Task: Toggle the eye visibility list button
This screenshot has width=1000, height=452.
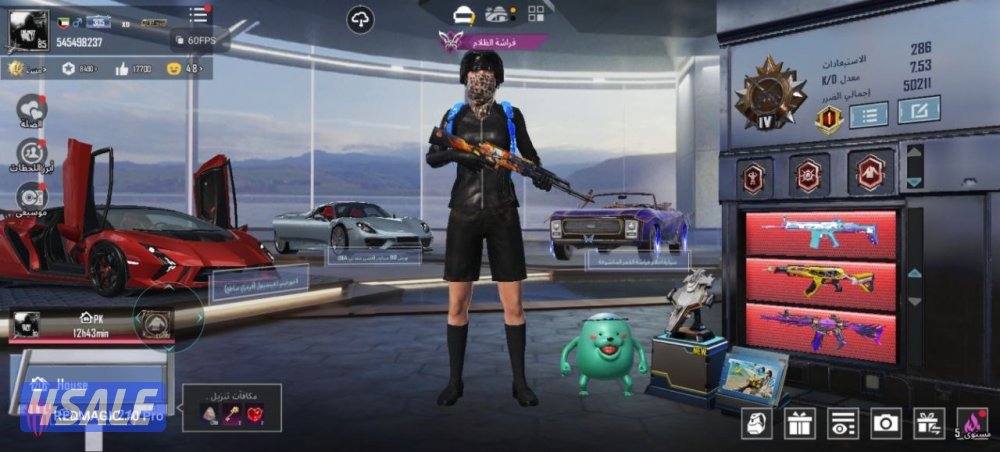Action: pyautogui.click(x=843, y=423)
